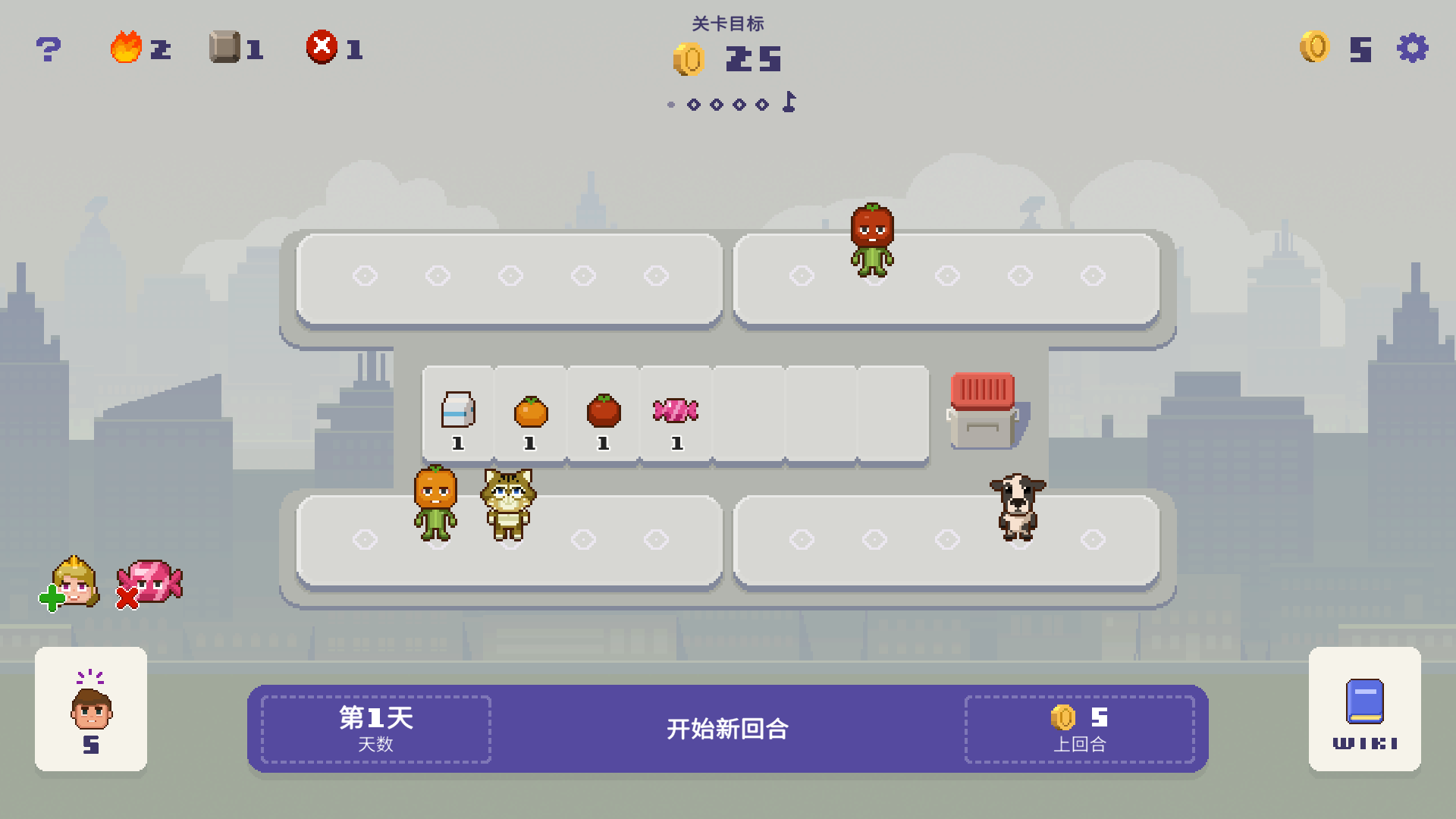Select the orange fruit item slot
The image size is (1456, 819).
click(x=531, y=415)
